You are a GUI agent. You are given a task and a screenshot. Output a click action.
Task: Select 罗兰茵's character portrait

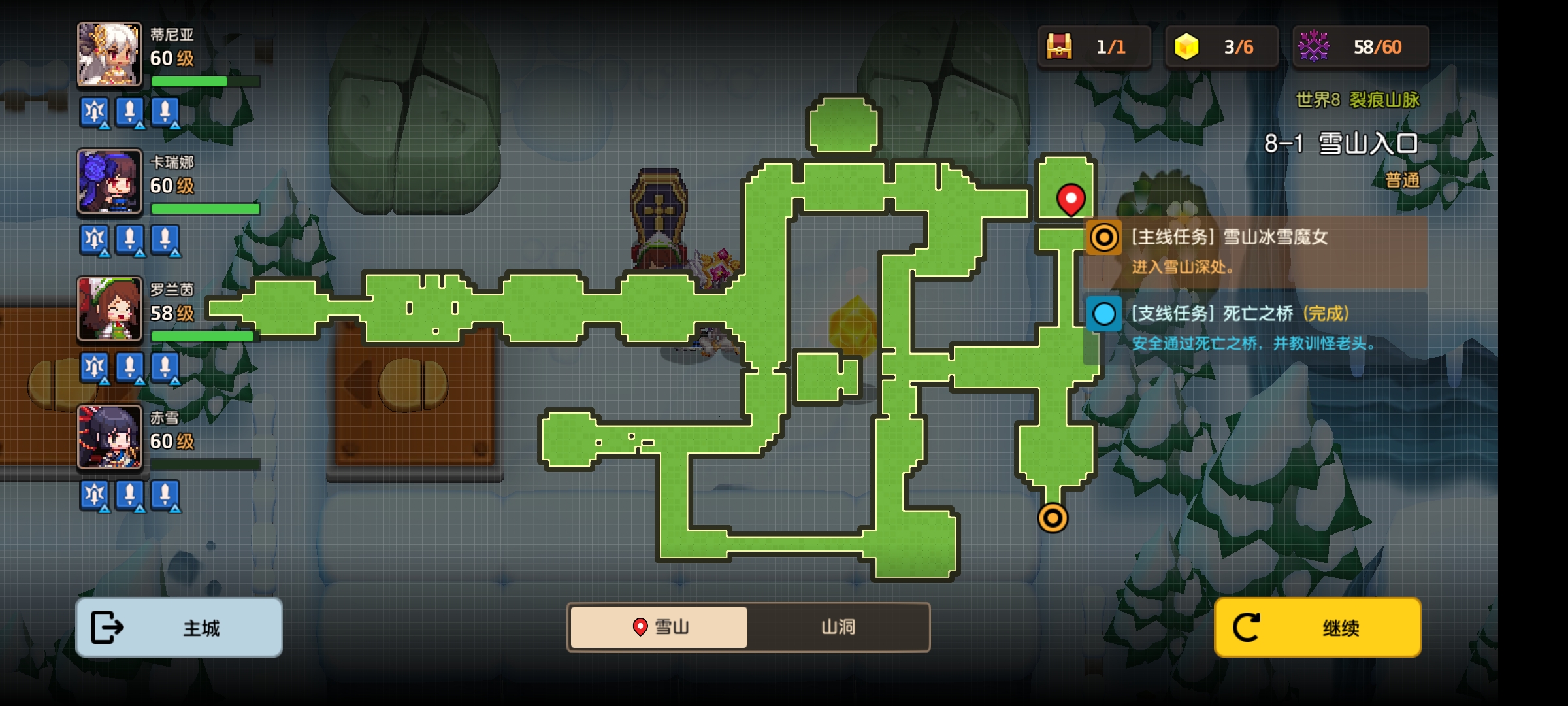tap(109, 309)
